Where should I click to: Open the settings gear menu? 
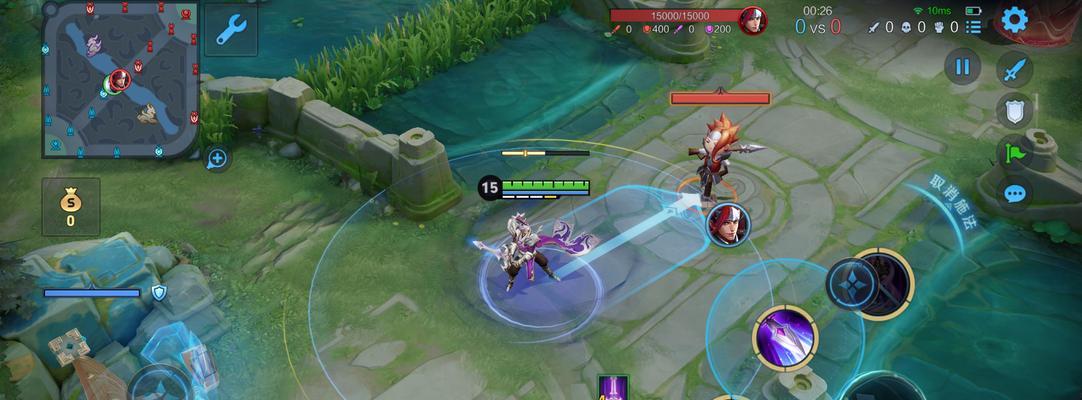coord(1015,20)
